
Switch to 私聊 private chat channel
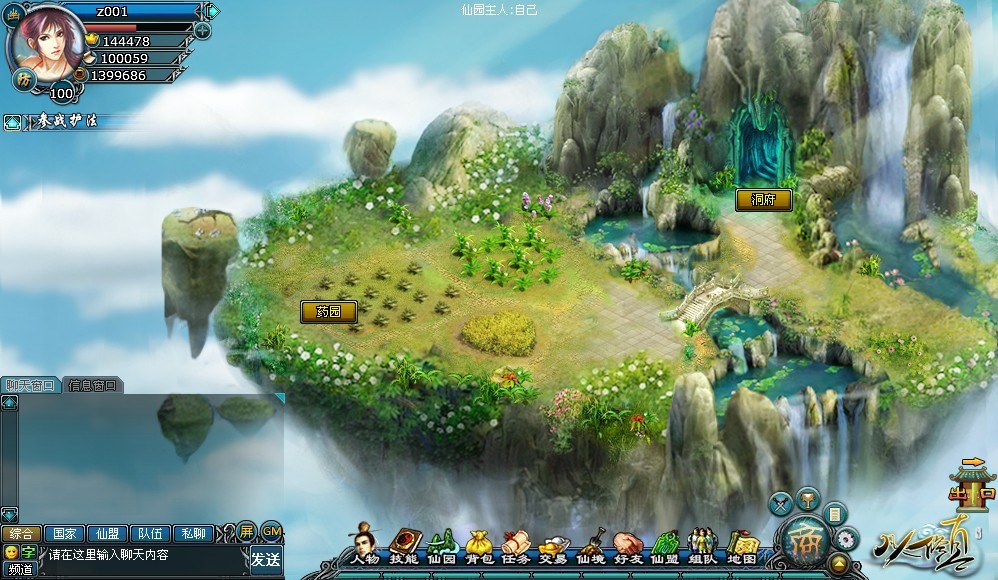194,533
